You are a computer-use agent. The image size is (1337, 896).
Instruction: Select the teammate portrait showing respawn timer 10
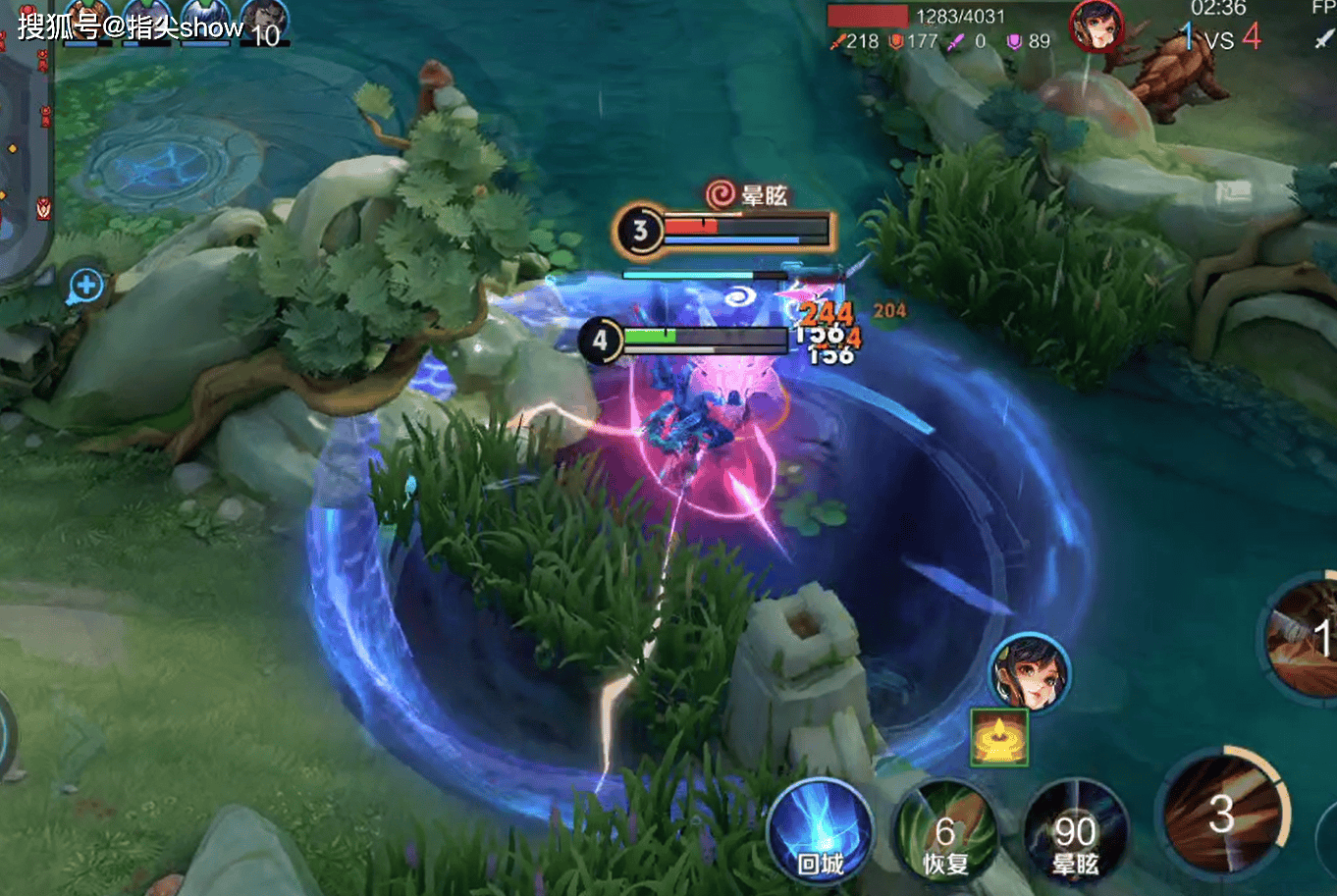264,23
